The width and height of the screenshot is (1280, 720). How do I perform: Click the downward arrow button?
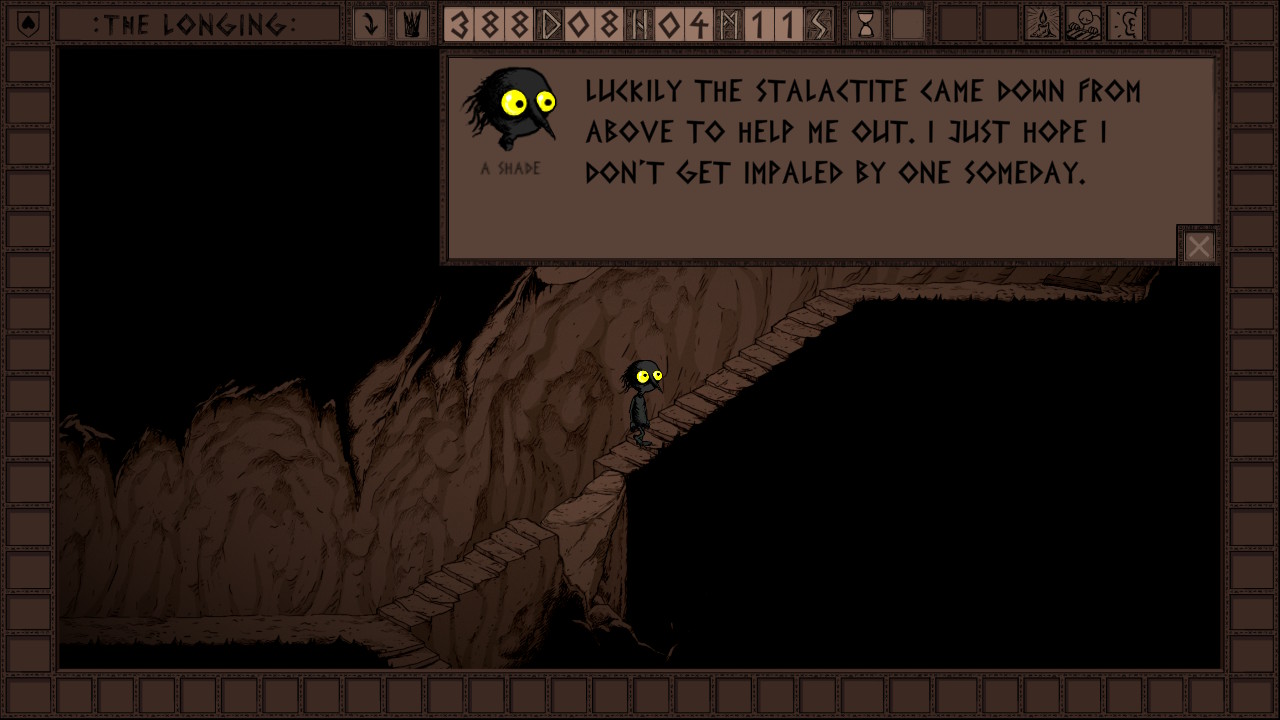370,24
